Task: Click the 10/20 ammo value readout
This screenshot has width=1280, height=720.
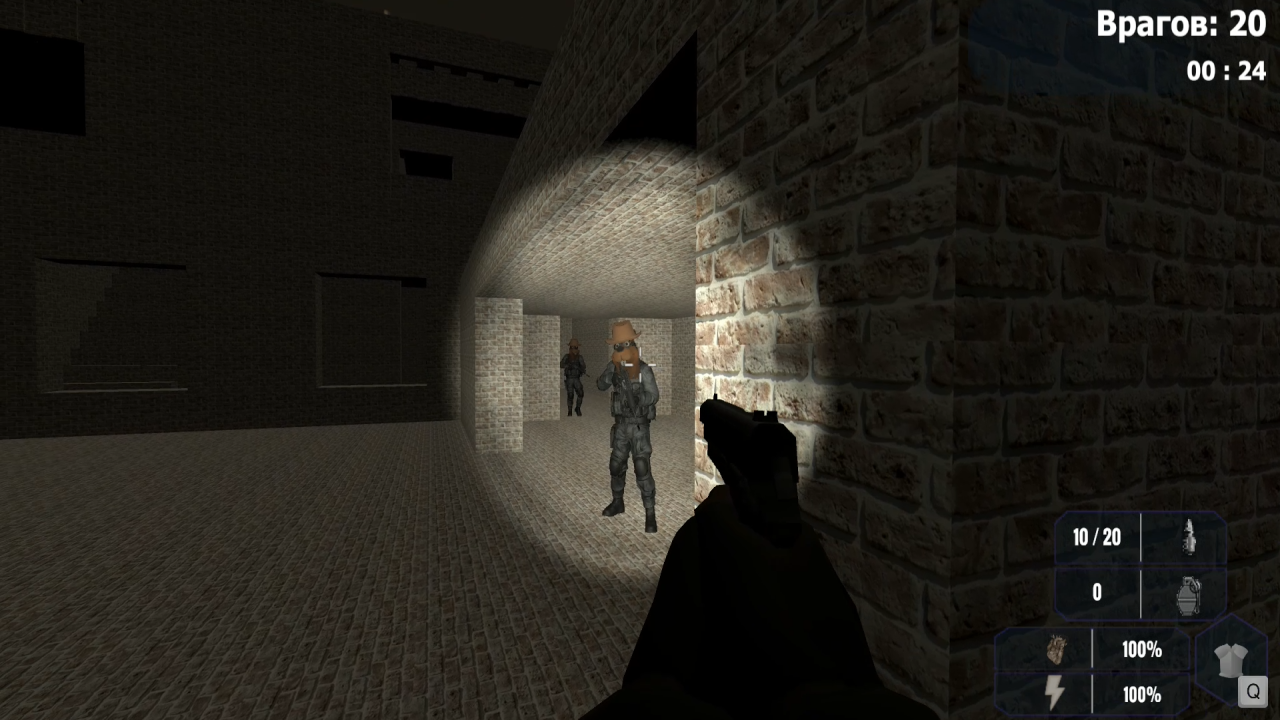Action: 1096,538
